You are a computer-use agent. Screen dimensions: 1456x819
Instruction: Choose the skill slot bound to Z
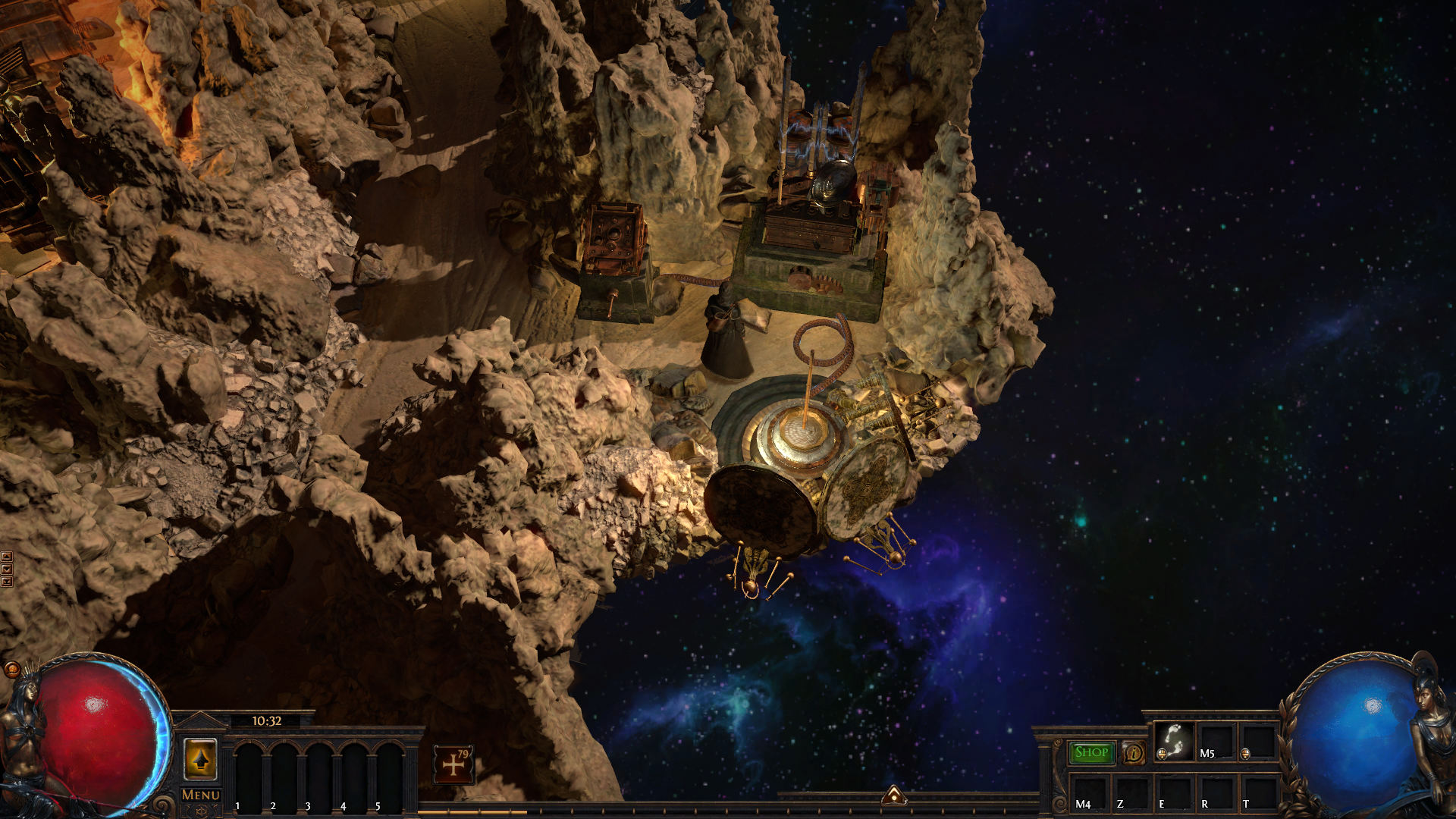pos(1131,793)
